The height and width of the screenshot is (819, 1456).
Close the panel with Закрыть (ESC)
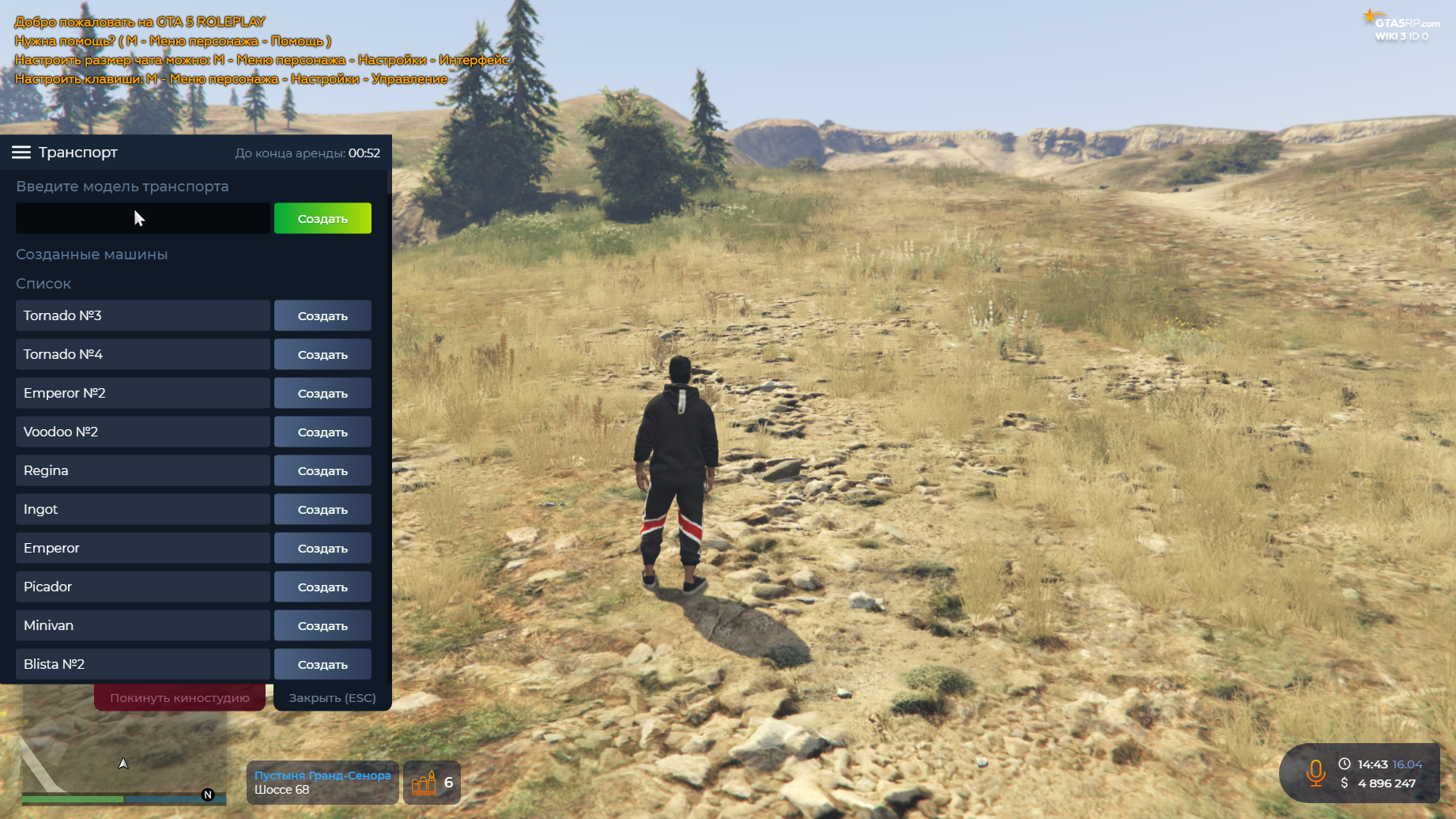332,698
